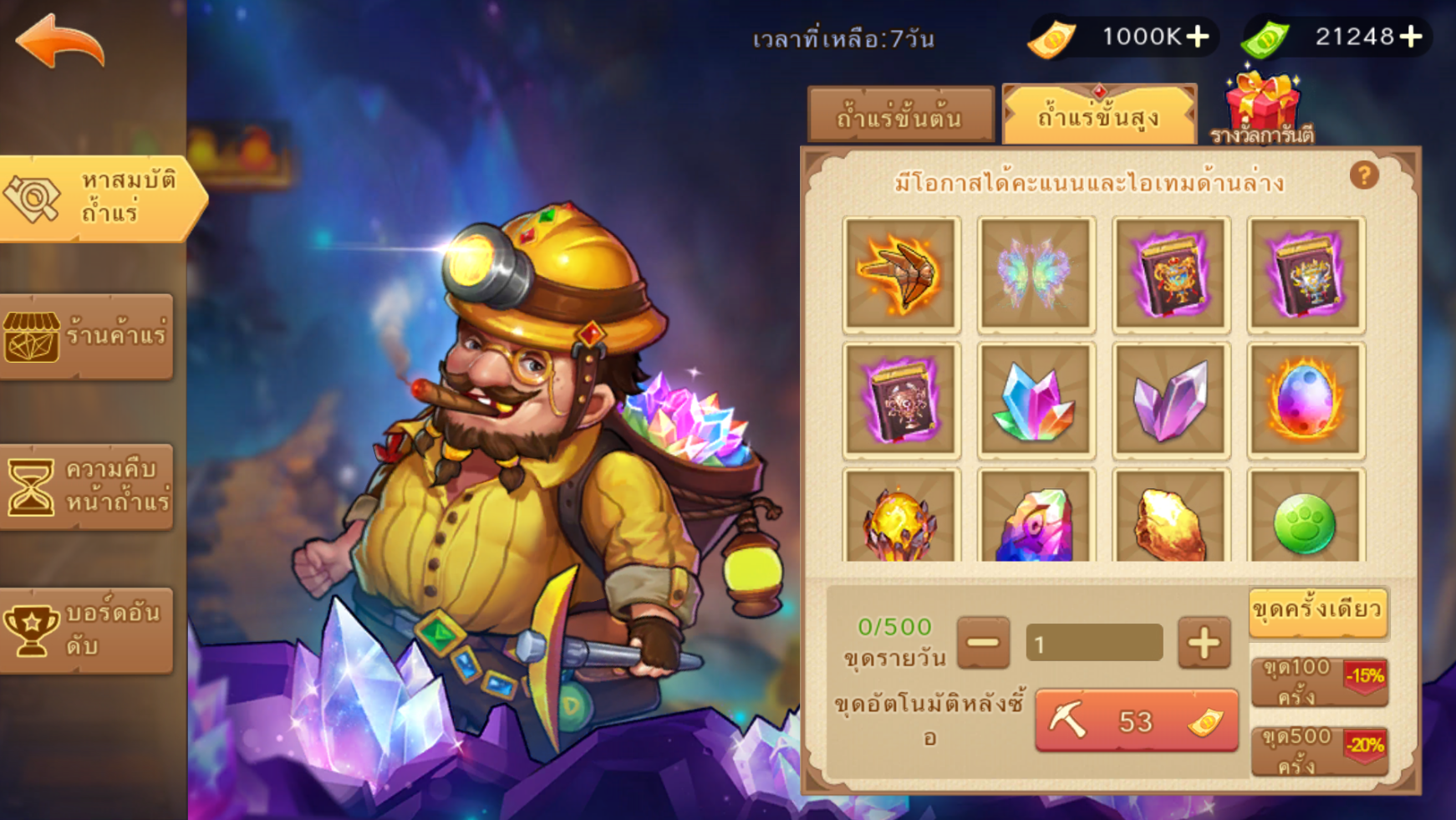Increase dig count with plus button
Screen dimensions: 1456x820
tap(1204, 643)
